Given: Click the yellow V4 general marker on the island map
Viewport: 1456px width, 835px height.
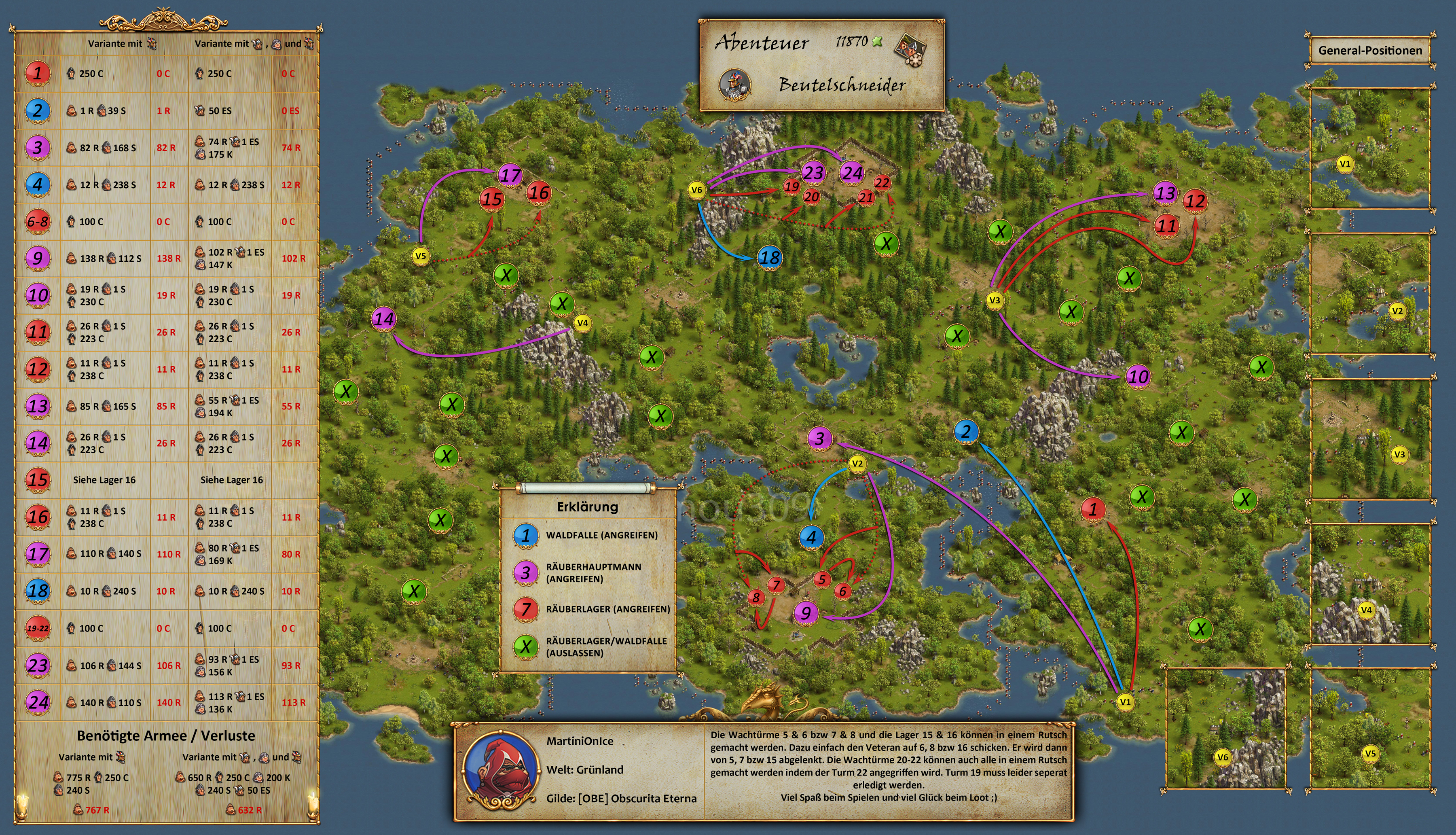Looking at the screenshot, I should 582,323.
